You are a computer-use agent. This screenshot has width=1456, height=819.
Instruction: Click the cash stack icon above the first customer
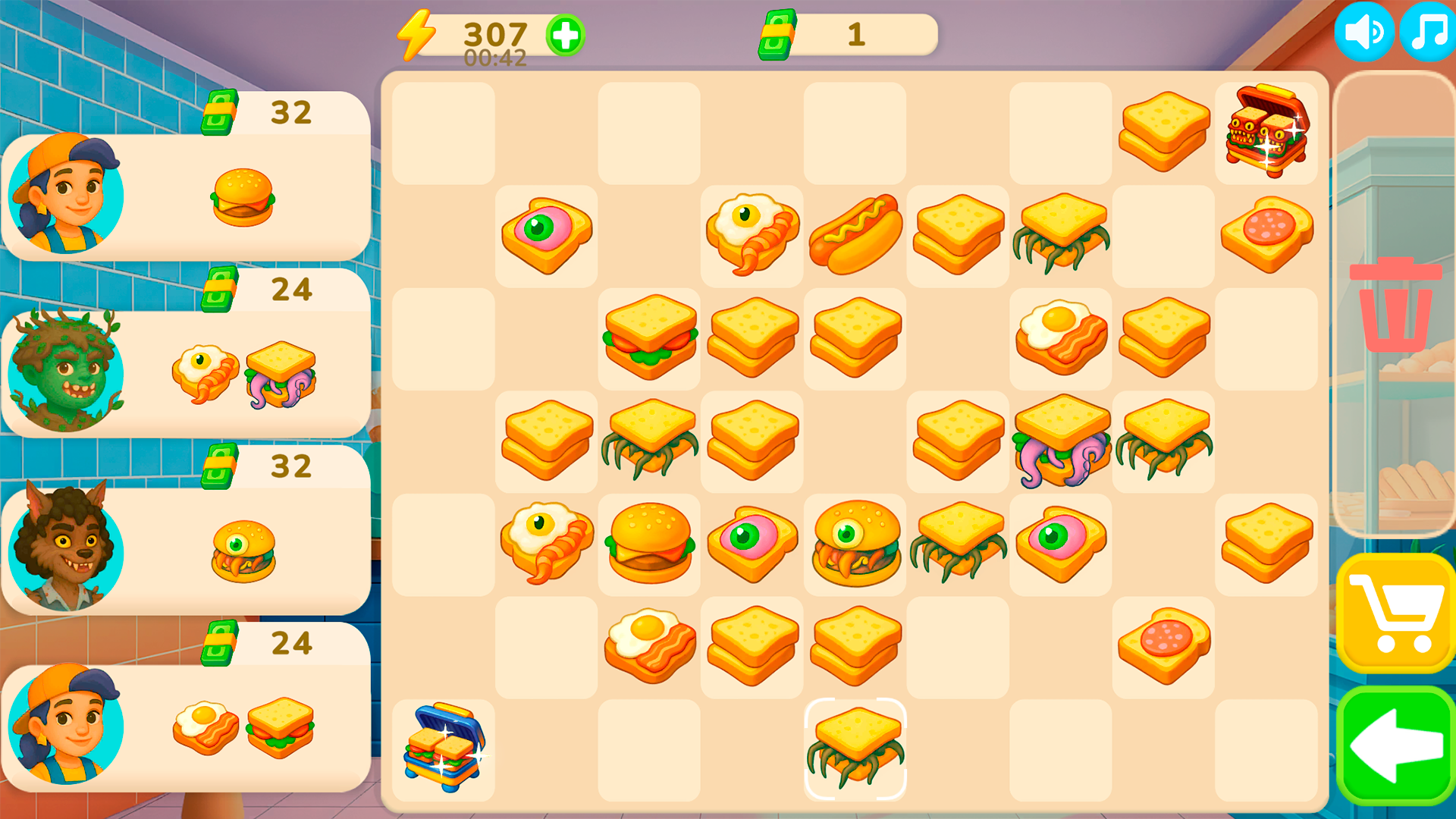click(x=221, y=112)
